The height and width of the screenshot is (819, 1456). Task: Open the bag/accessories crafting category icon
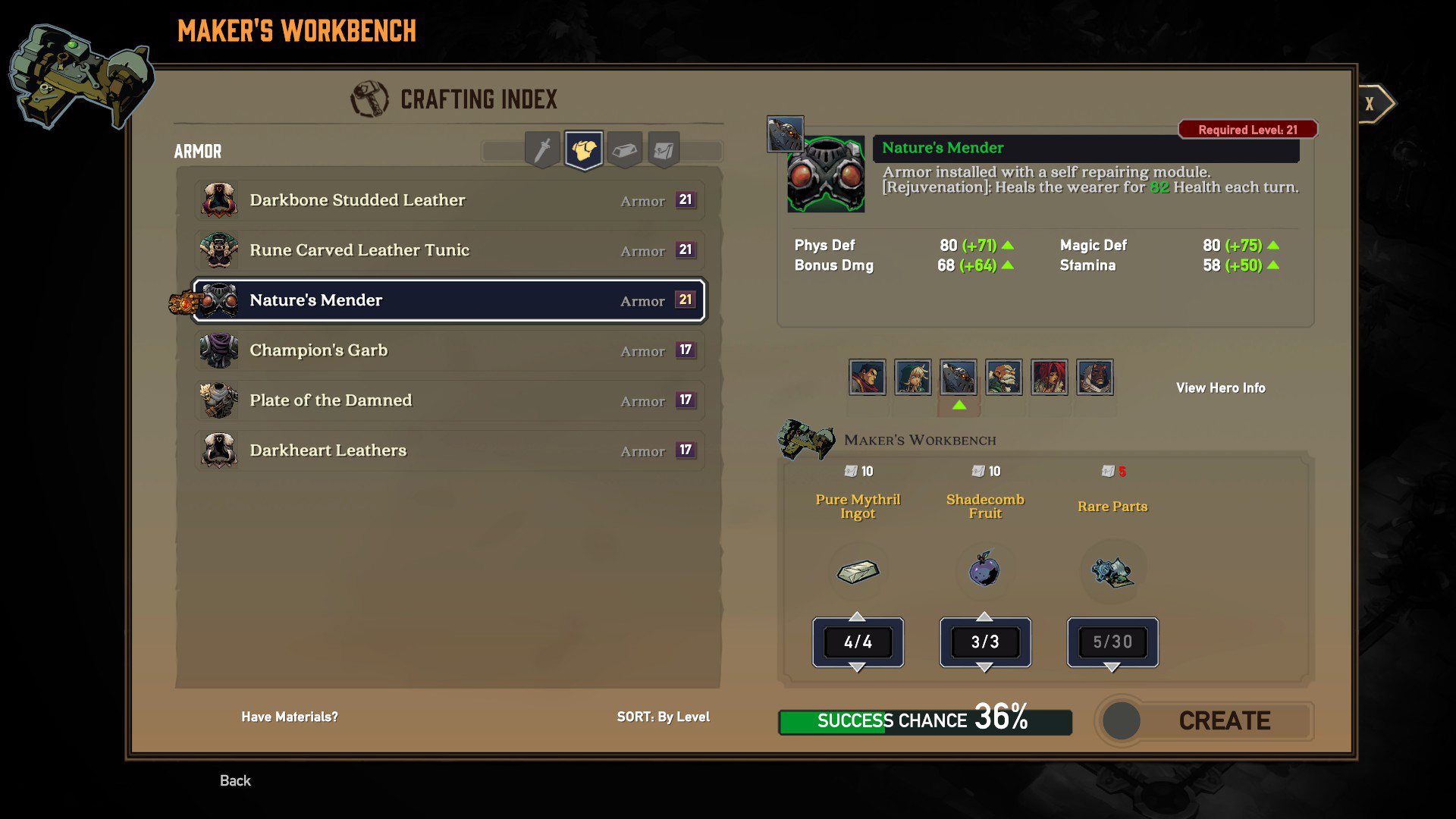tap(664, 149)
